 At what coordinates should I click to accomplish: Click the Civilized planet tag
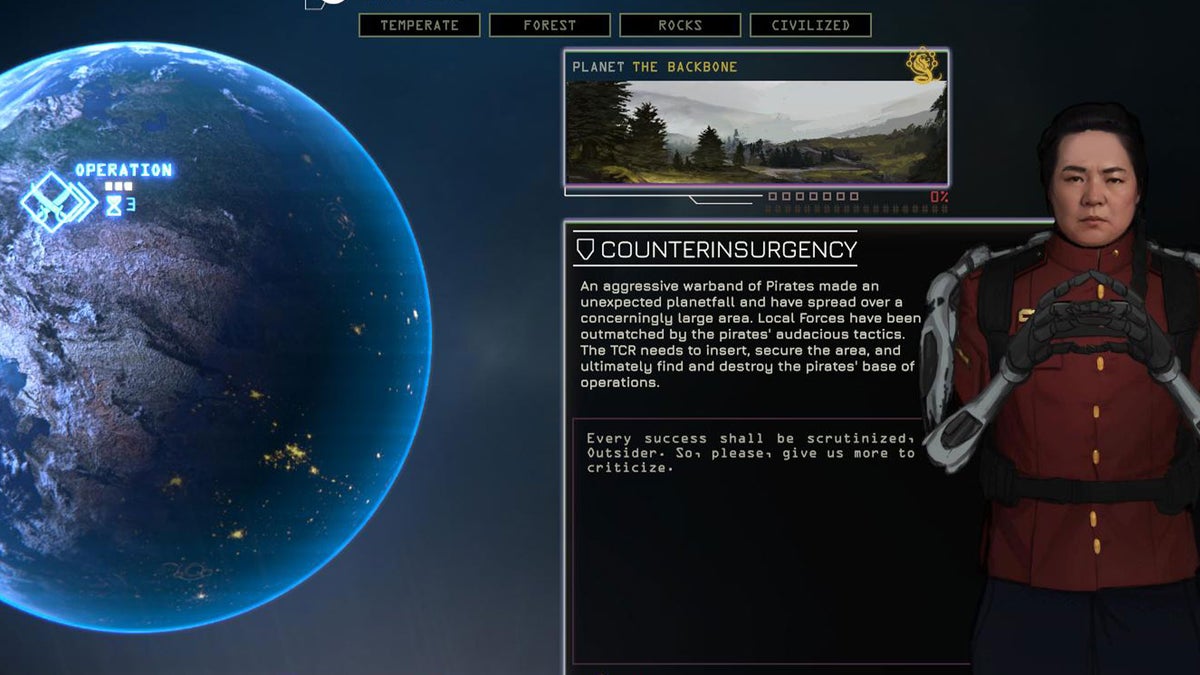810,25
